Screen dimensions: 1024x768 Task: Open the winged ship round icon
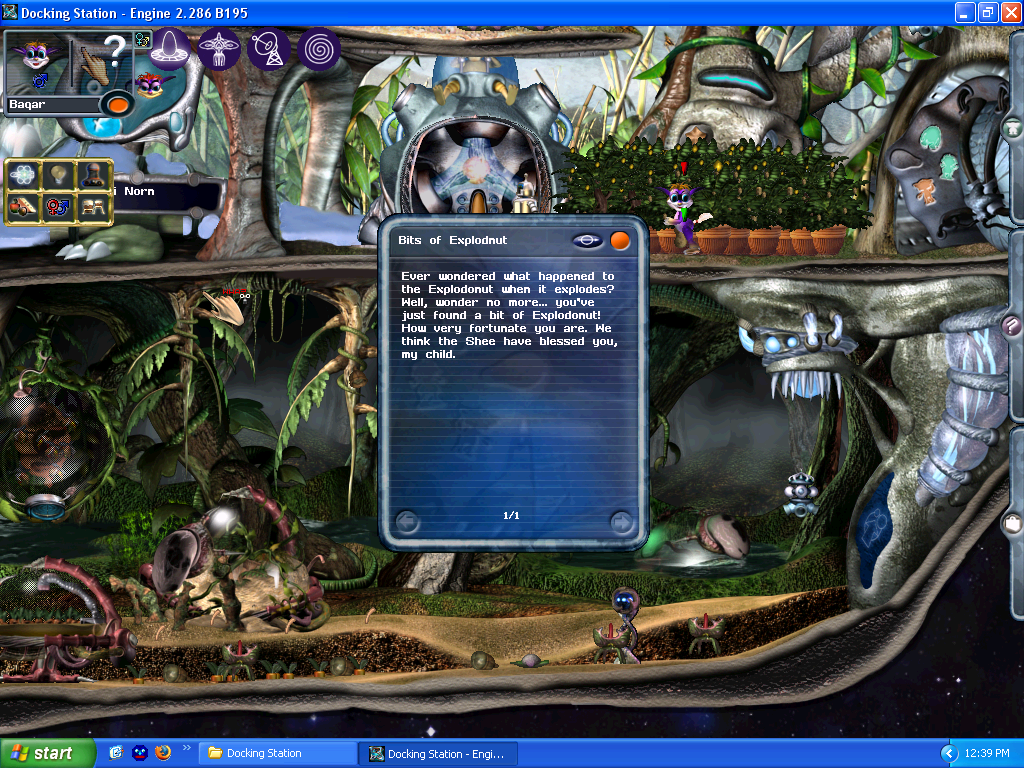pyautogui.click(x=219, y=48)
